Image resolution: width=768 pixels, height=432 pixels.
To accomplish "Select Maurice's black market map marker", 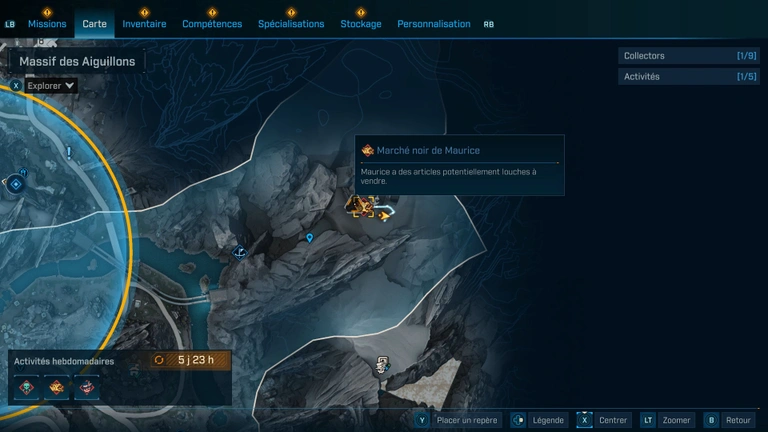I will click(362, 206).
